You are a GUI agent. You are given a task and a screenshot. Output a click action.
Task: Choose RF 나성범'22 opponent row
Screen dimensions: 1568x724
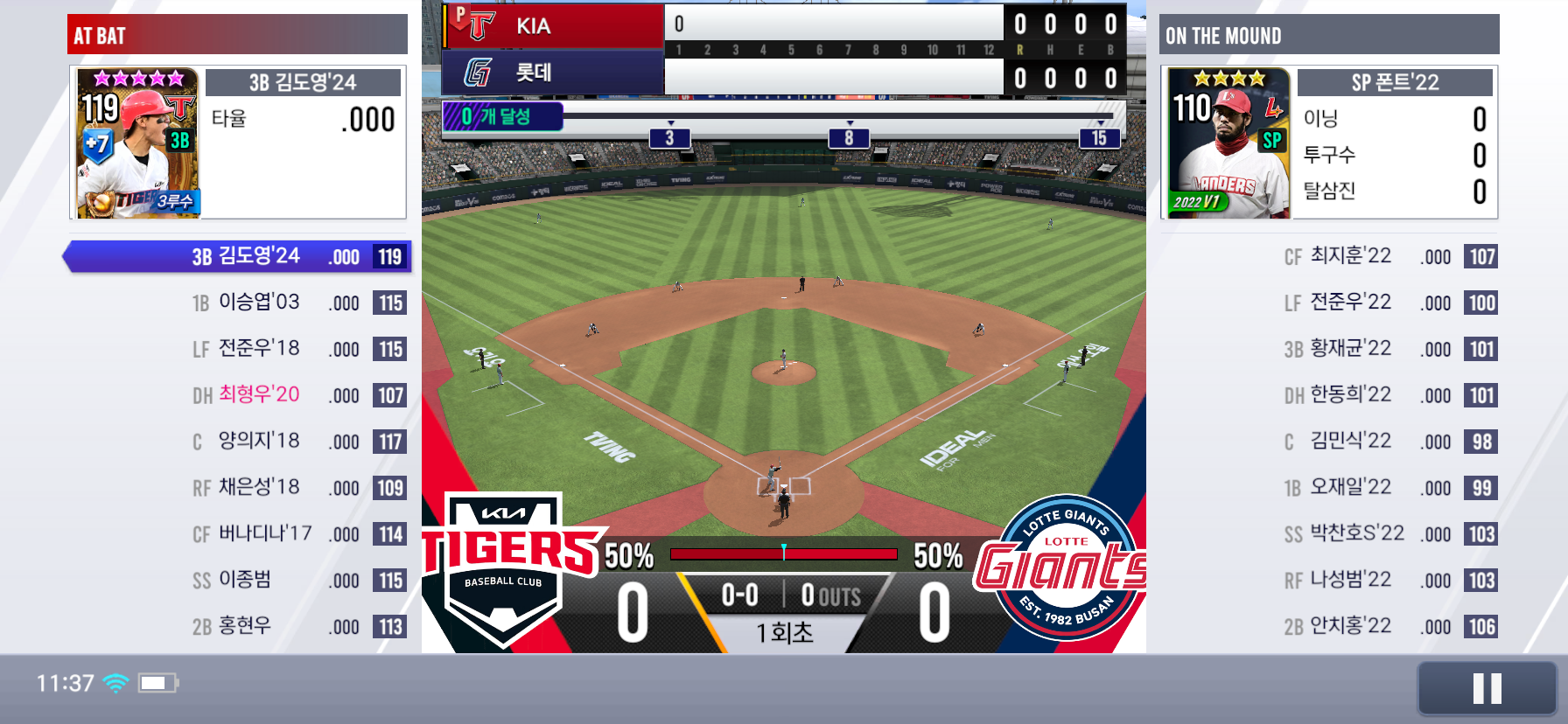click(x=1389, y=581)
